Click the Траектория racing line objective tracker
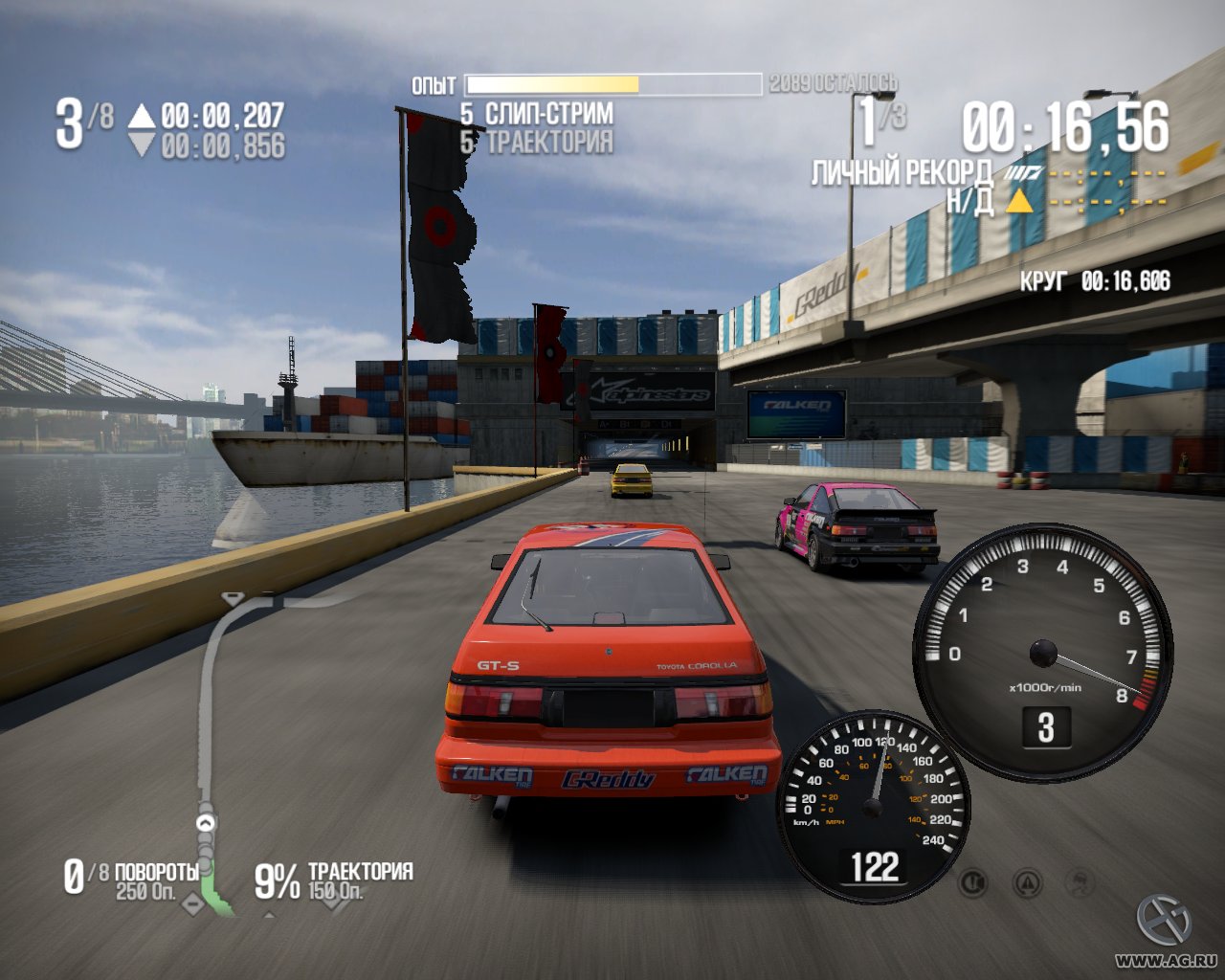 point(334,880)
